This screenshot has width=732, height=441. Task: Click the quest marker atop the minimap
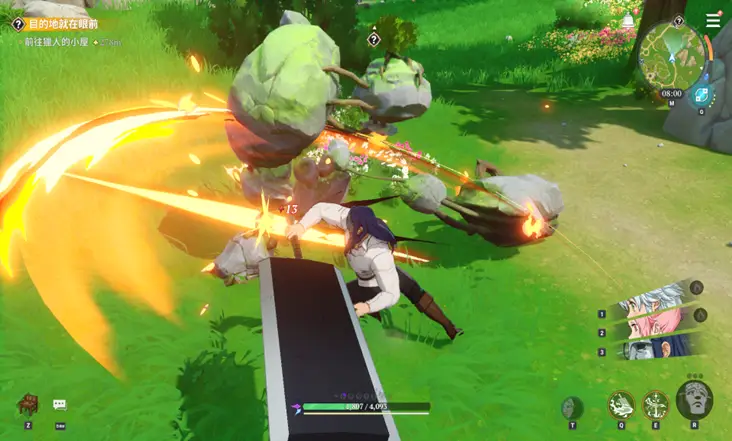pos(679,20)
